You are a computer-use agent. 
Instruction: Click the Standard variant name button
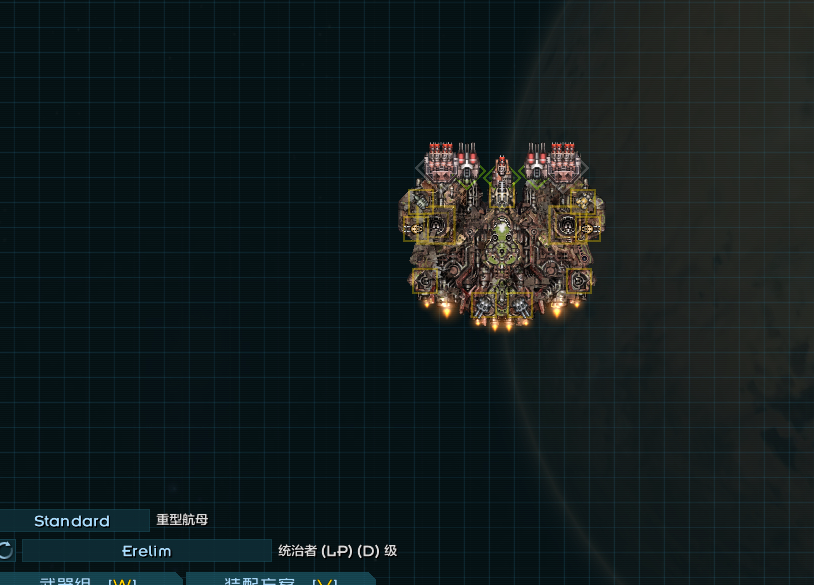(73, 521)
